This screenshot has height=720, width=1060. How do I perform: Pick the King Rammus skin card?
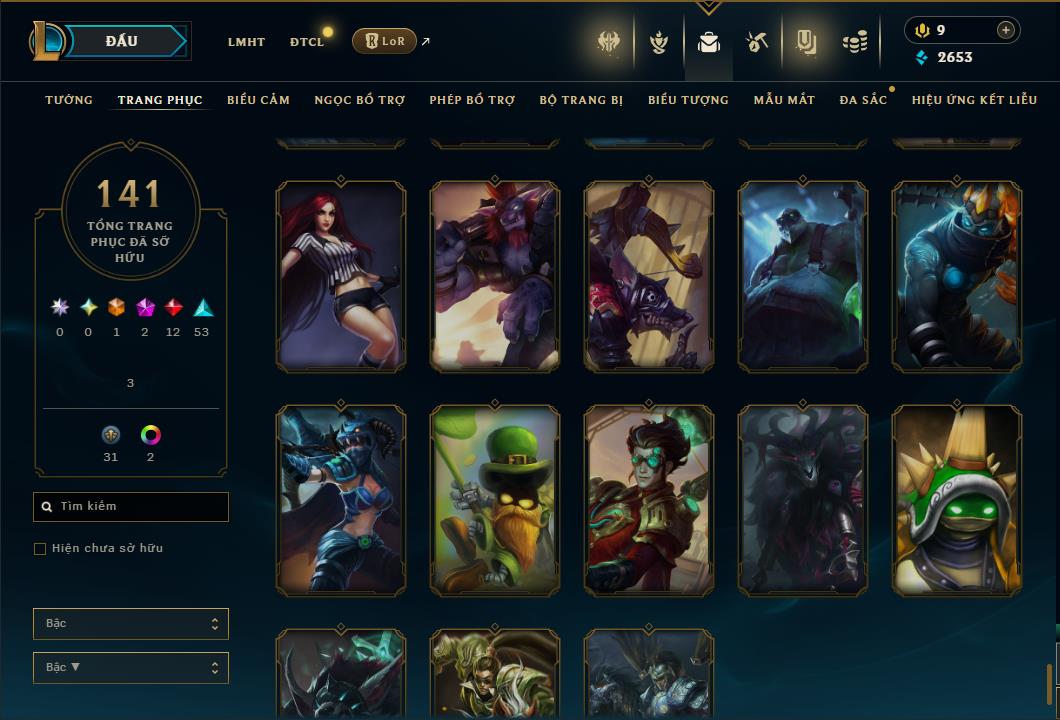(x=957, y=500)
